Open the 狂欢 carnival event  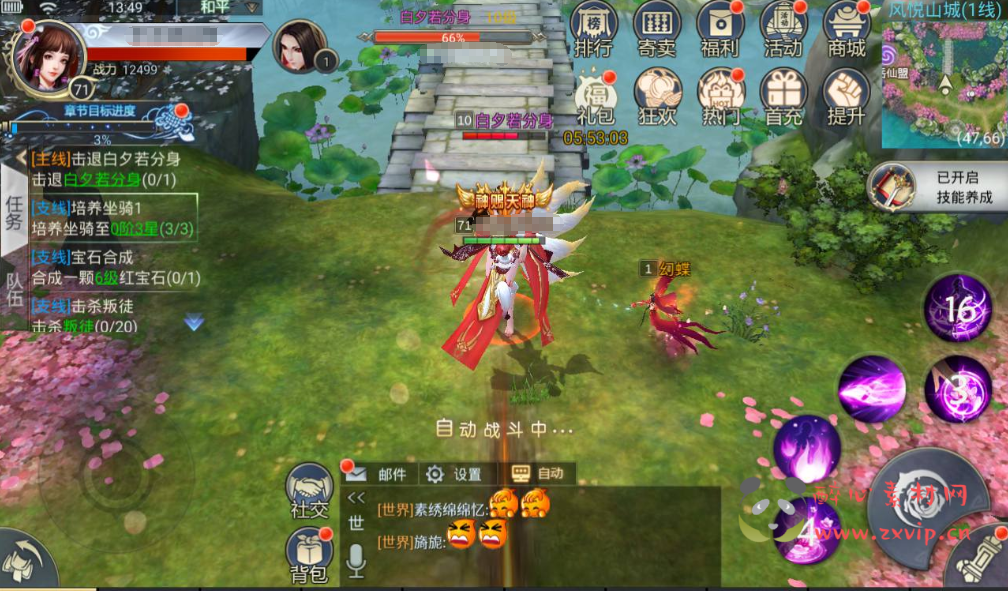point(658,97)
